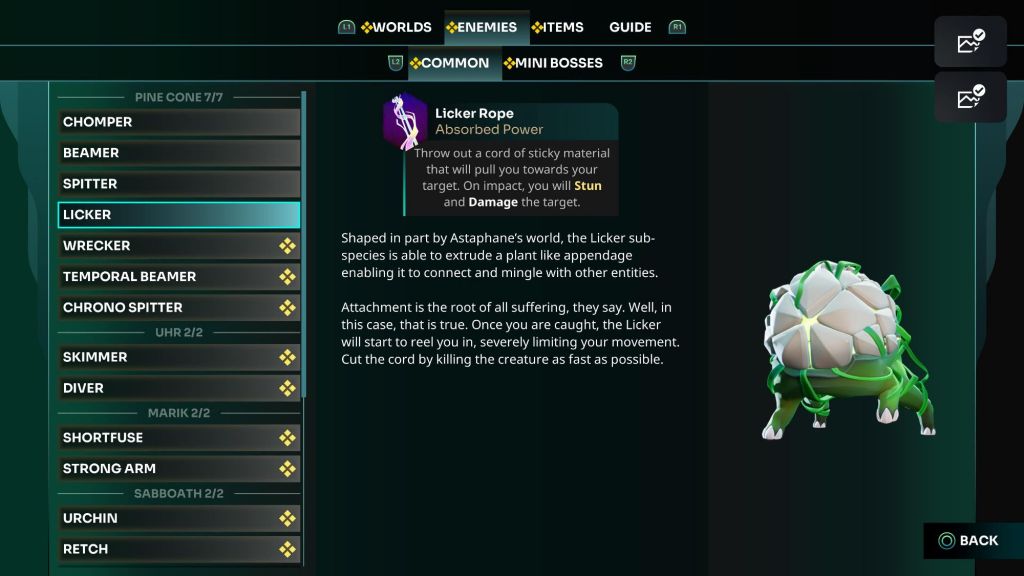View the Wrecker enemy entry

(x=179, y=246)
